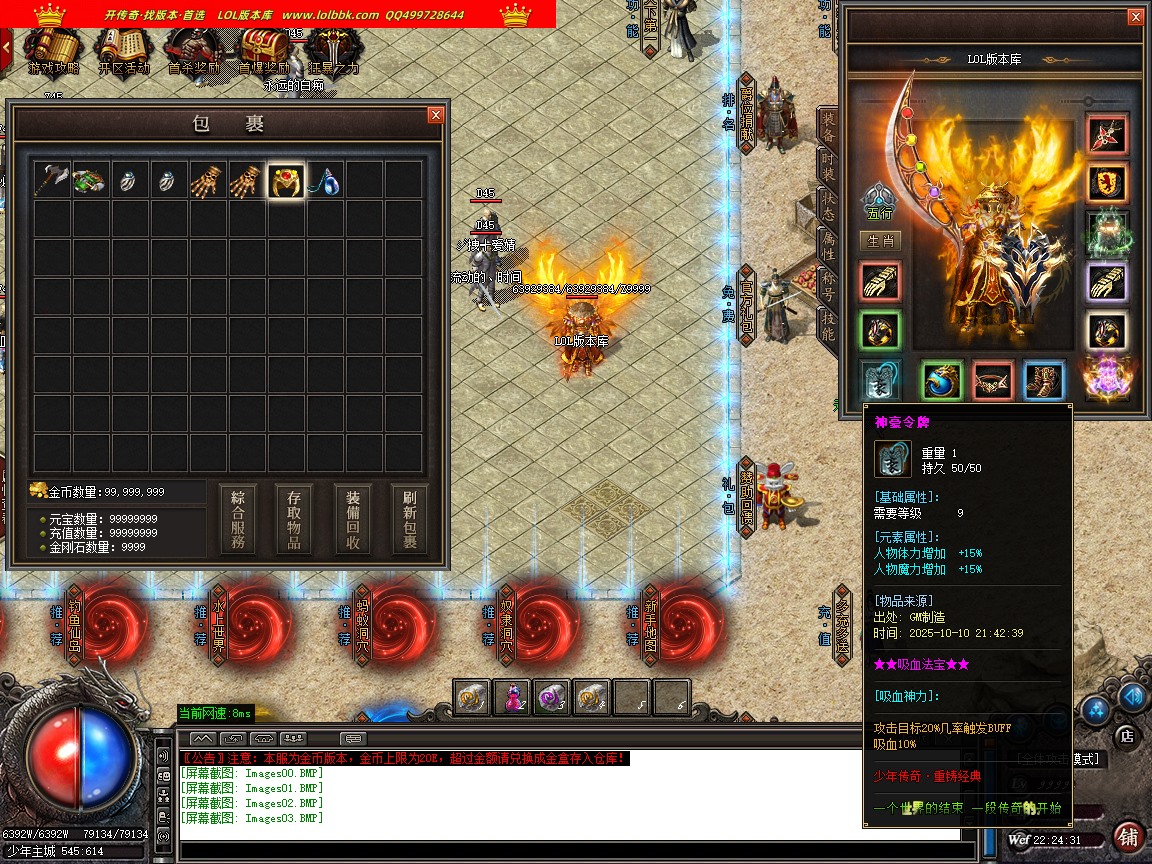The width and height of the screenshot is (1152, 864).
Task: Activate the 狂暴之力 sword icon
Action: [x=333, y=50]
